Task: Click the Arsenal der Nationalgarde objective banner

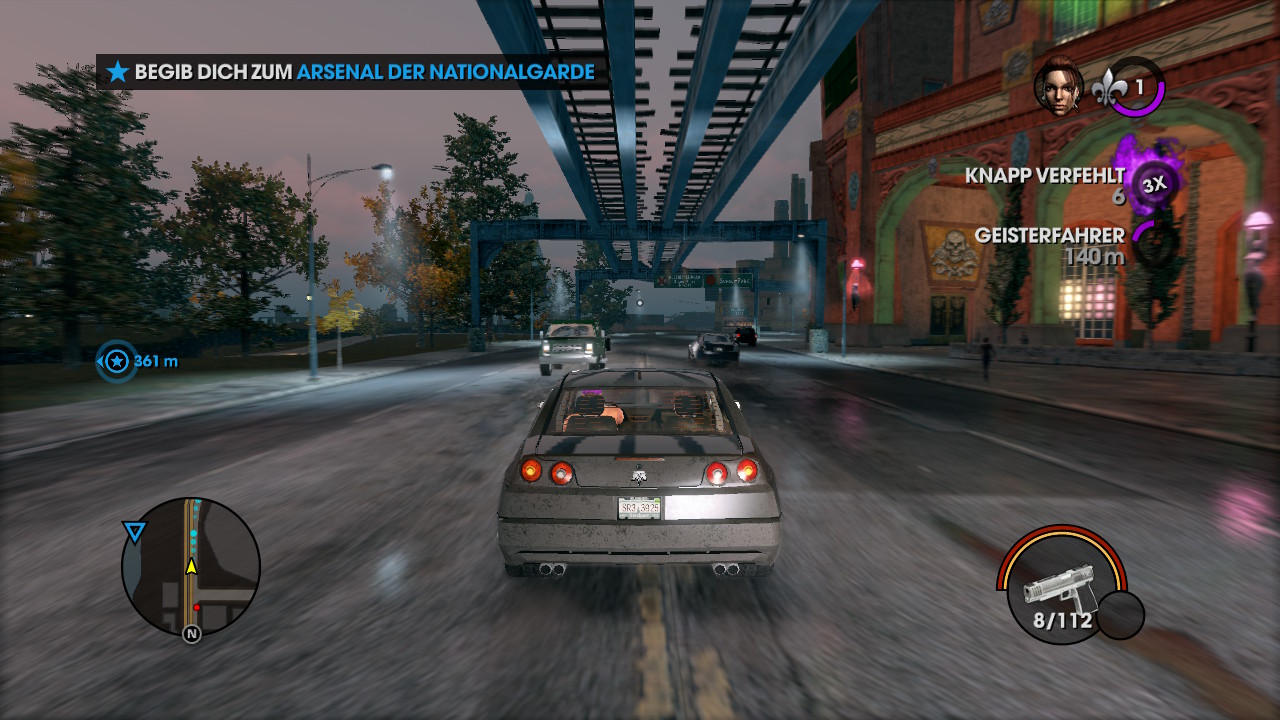Action: point(352,72)
